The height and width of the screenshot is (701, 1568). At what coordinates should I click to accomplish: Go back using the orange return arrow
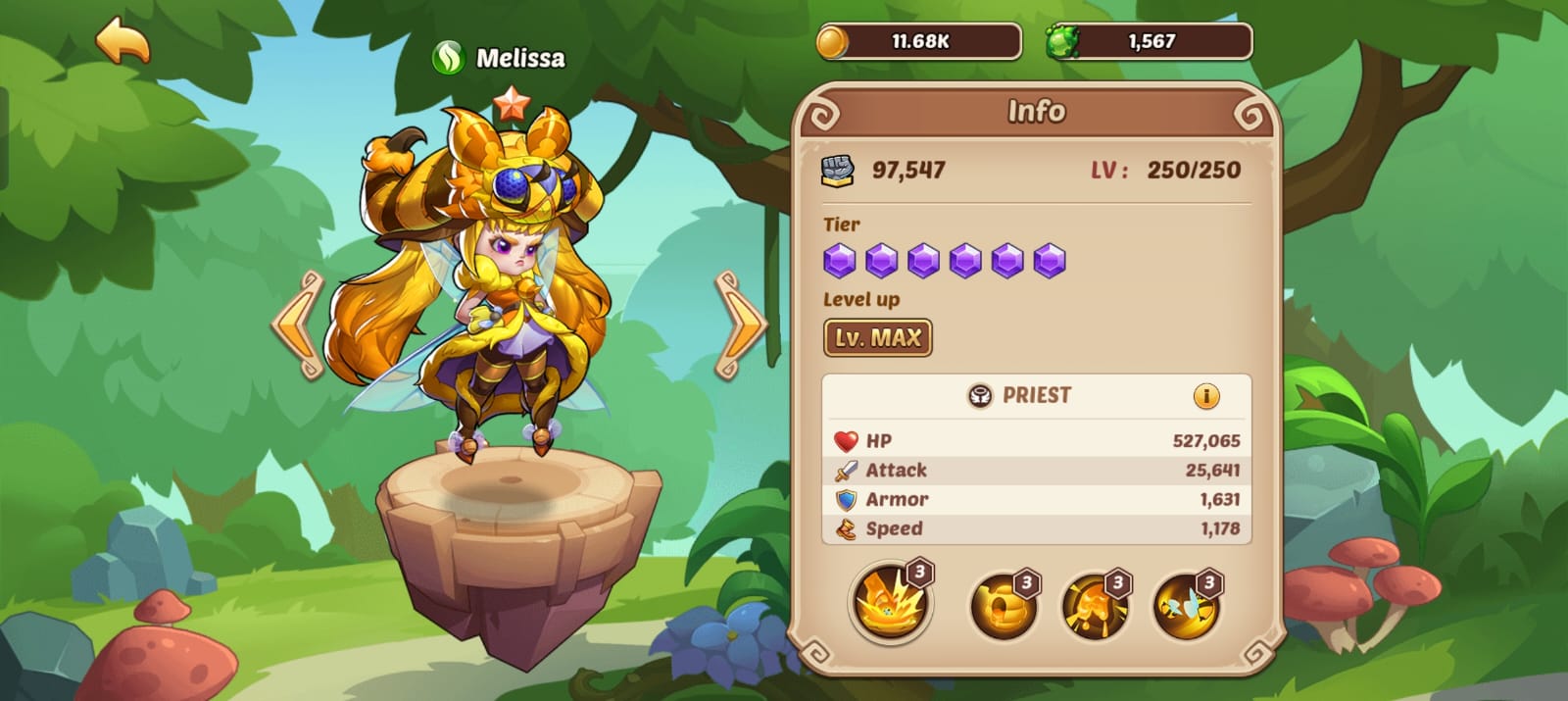tap(122, 41)
